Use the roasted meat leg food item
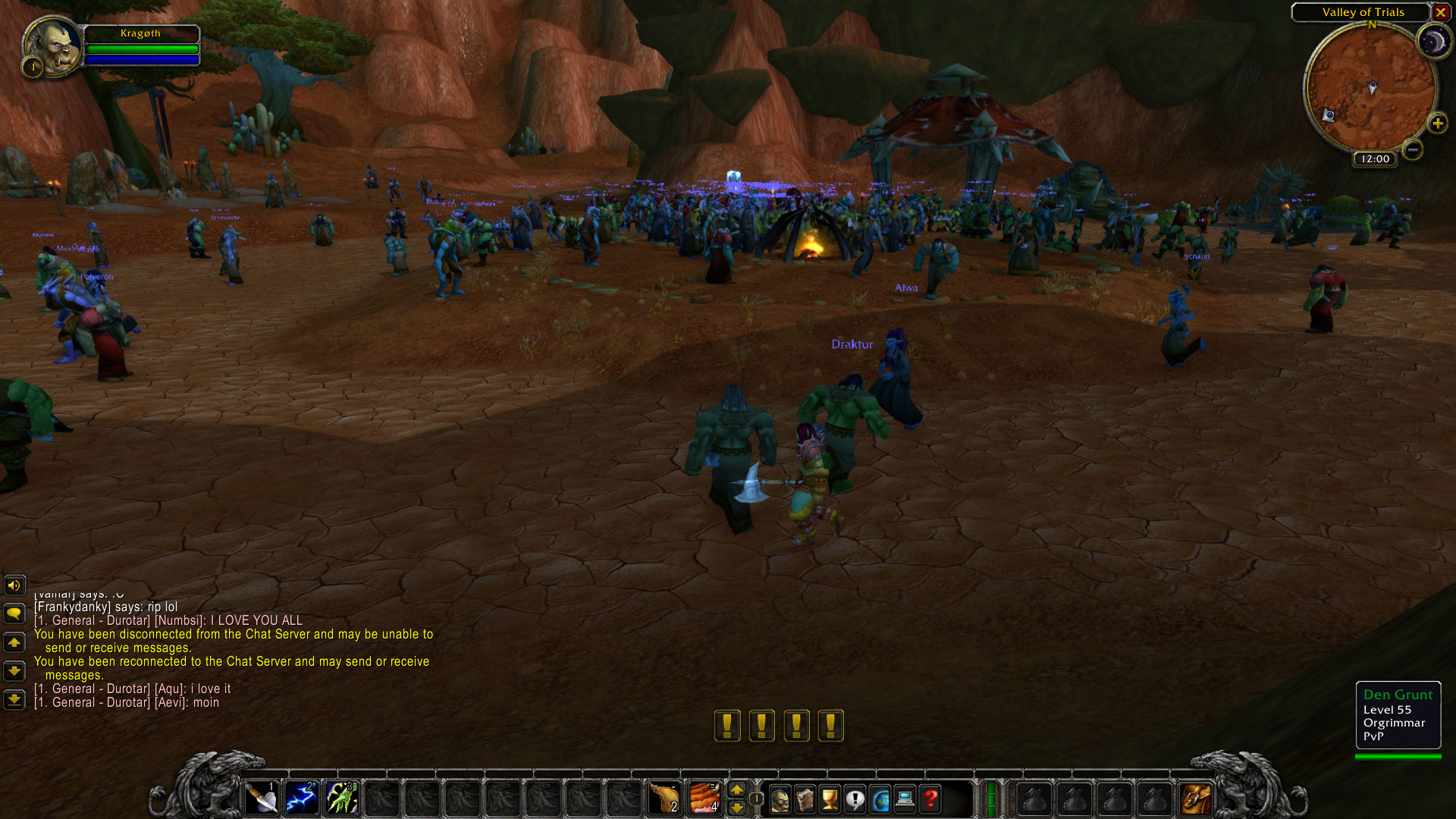Screen dimensions: 1456x819 coord(664,799)
